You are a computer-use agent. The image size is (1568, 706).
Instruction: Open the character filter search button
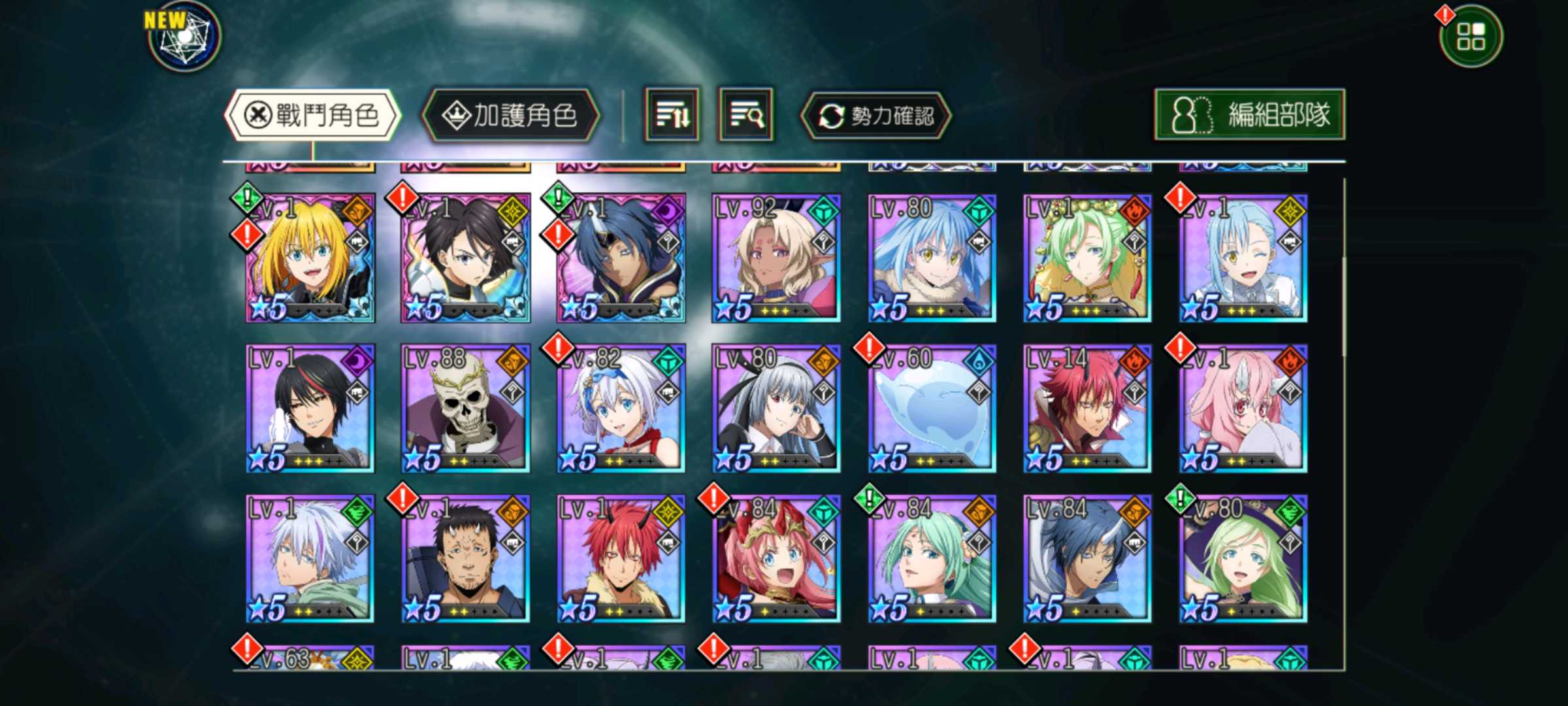pos(746,115)
